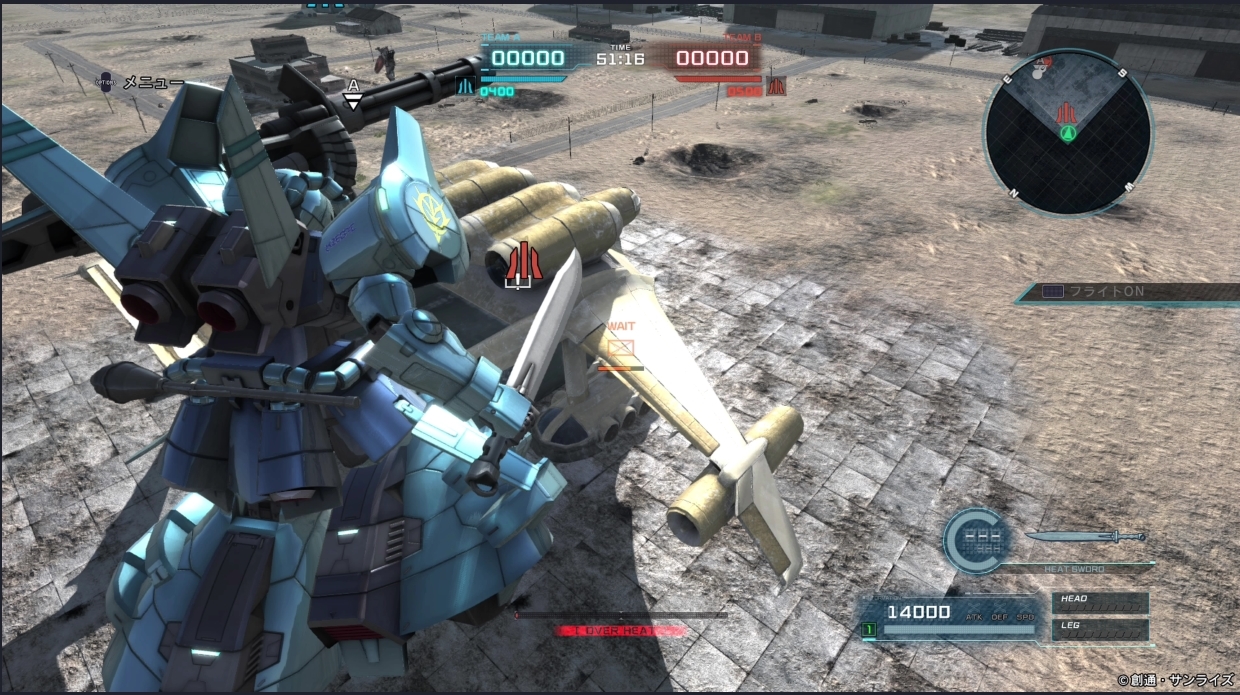Screen dimensions: 1240x695
Task: Select the Heat Sword weapon icon
Action: [1085, 537]
